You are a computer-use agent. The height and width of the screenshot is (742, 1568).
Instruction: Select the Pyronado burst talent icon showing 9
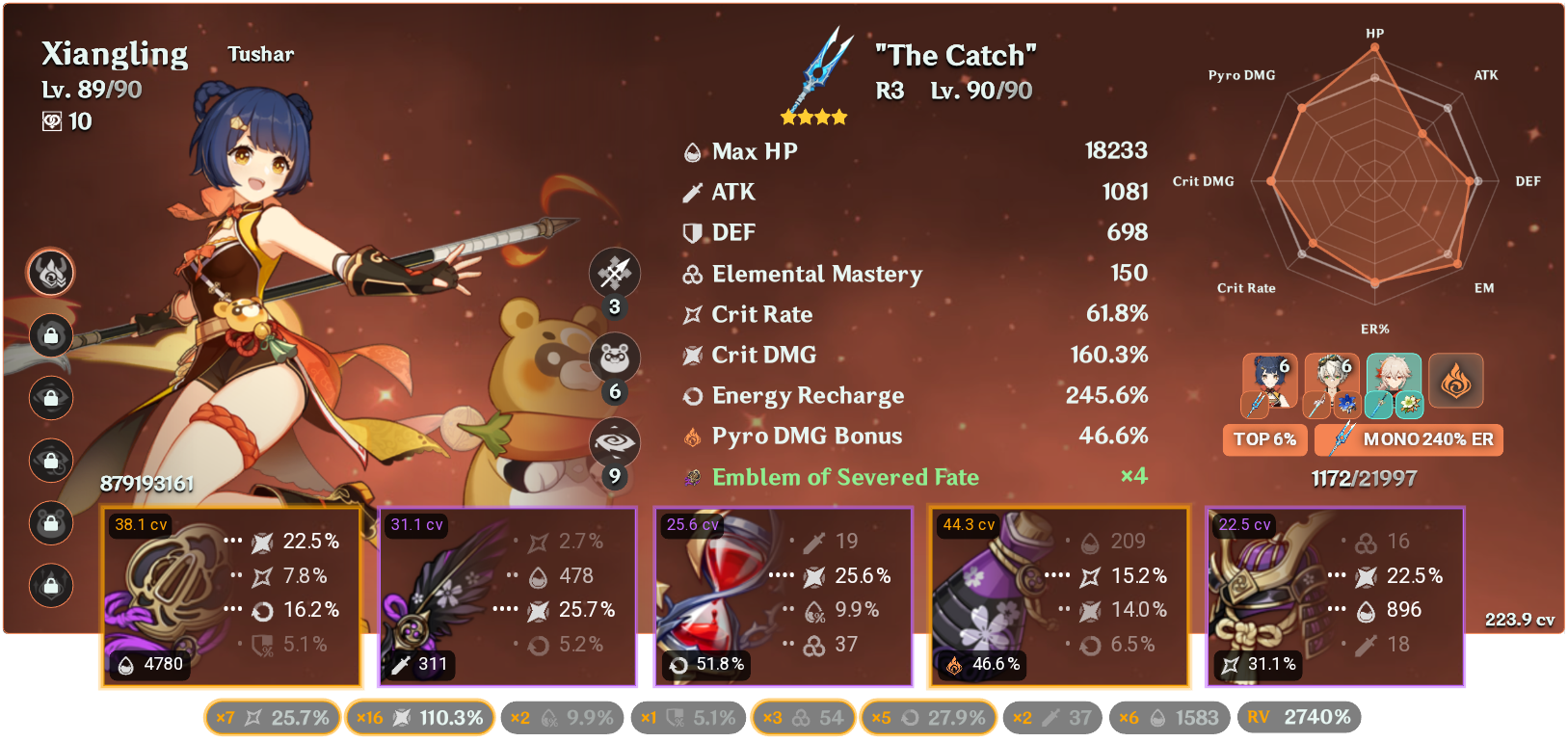tap(614, 439)
